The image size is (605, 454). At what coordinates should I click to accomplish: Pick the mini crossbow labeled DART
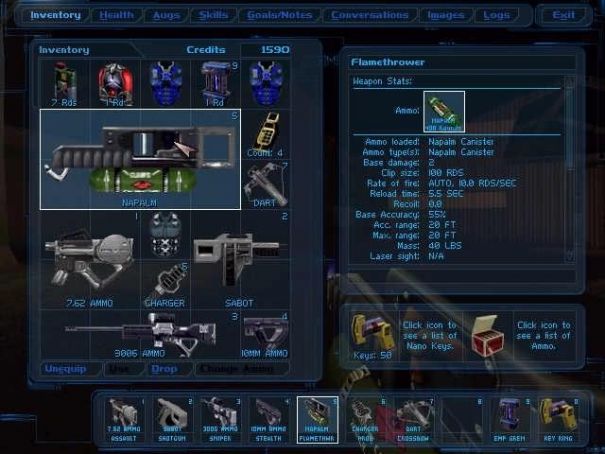tap(266, 184)
